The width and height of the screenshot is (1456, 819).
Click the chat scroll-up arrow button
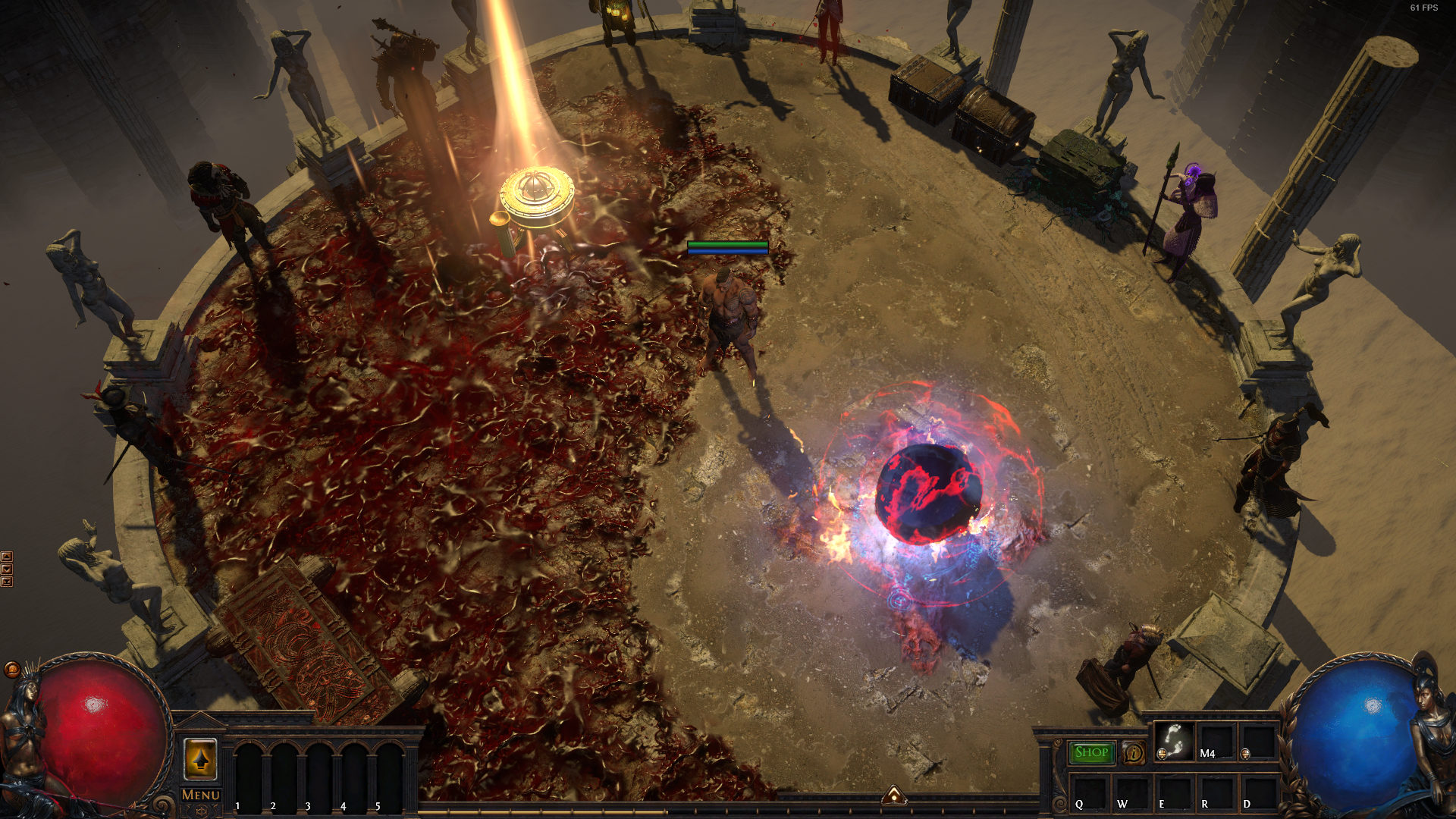pos(7,557)
